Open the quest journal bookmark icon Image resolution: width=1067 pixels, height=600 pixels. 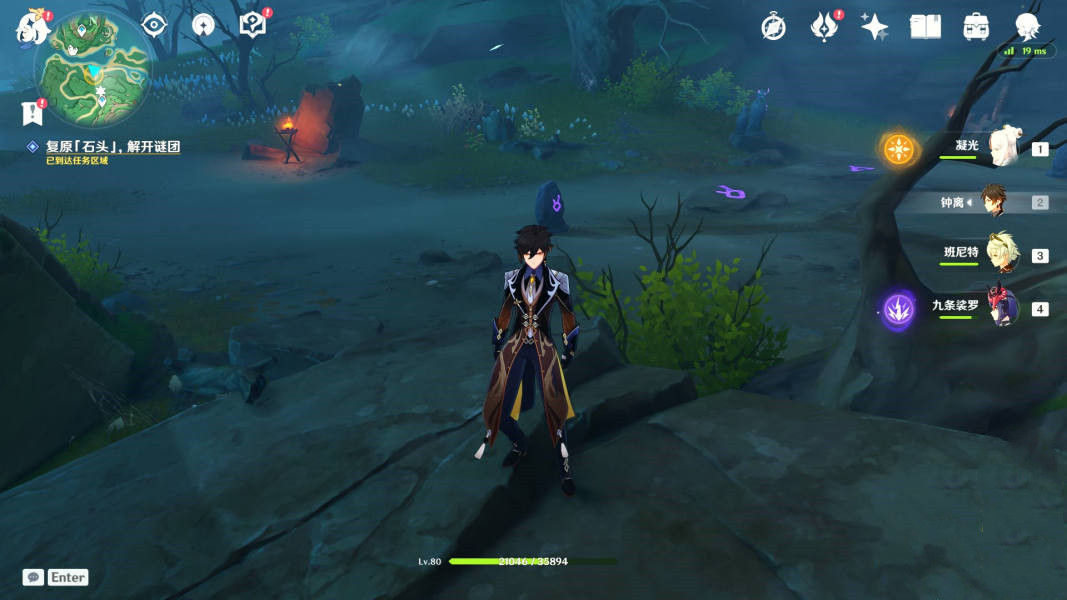point(32,112)
